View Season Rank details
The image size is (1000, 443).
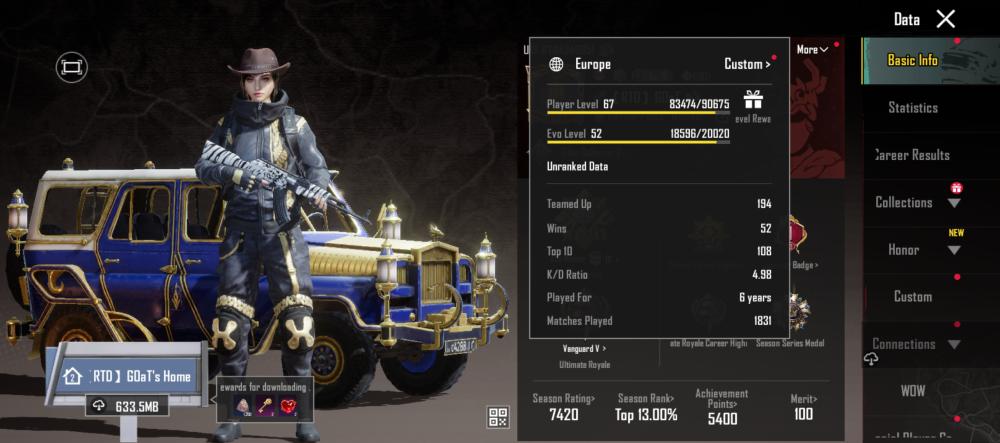tap(645, 407)
